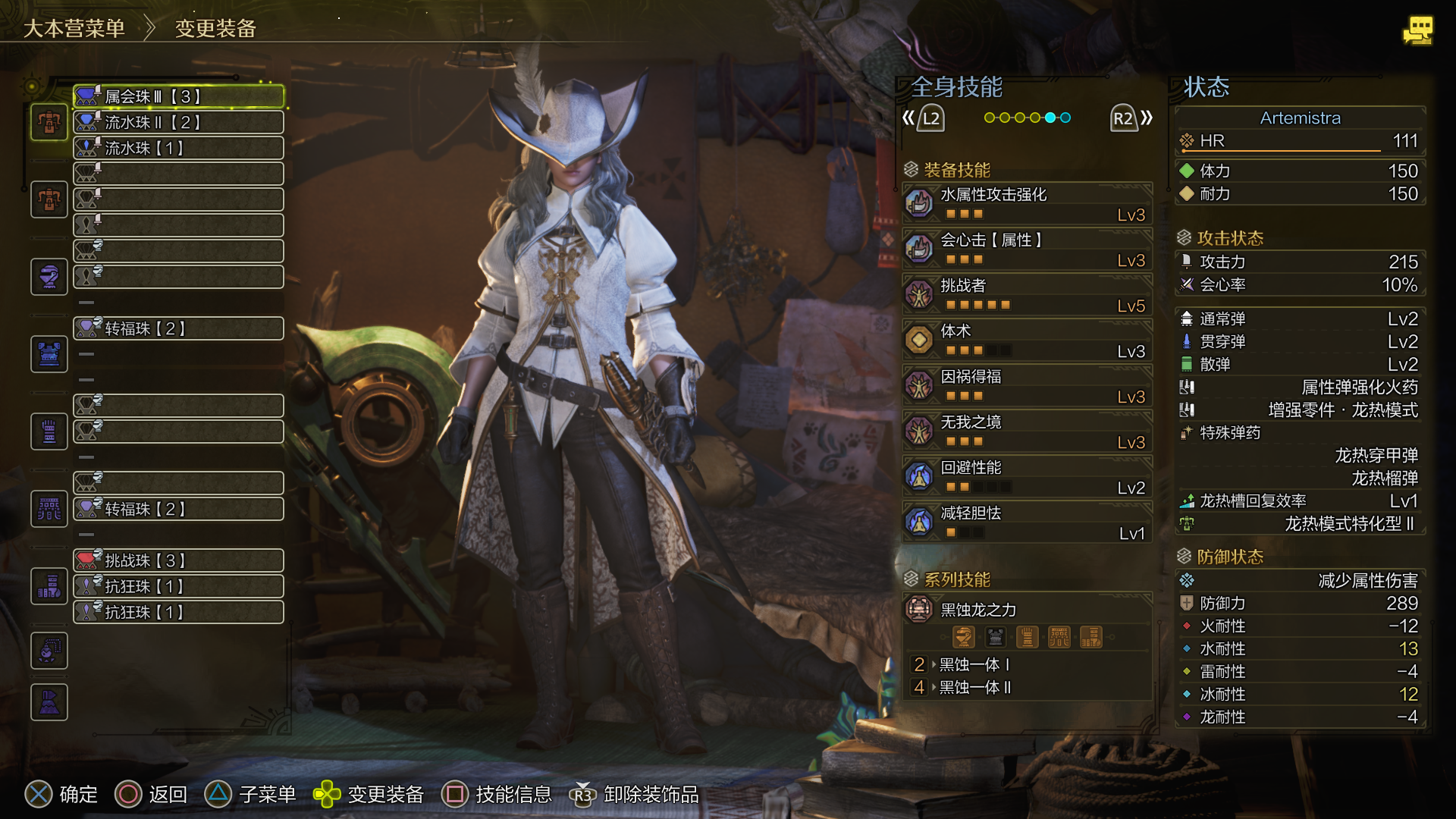Image resolution: width=1456 pixels, height=819 pixels.
Task: Select the arm guards equipment icon
Action: coord(49,431)
